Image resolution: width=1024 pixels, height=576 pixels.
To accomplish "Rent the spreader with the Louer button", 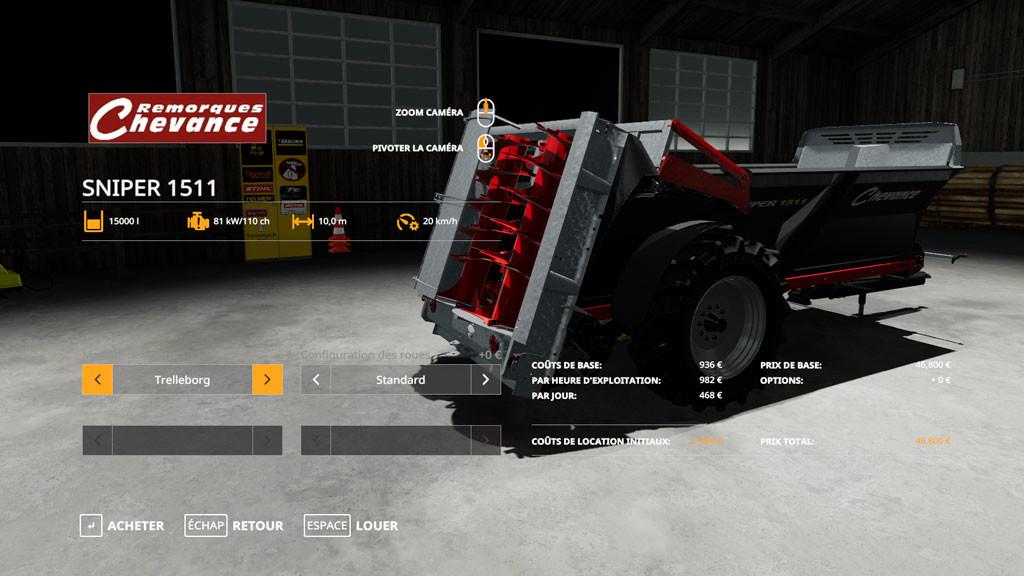I will click(351, 526).
